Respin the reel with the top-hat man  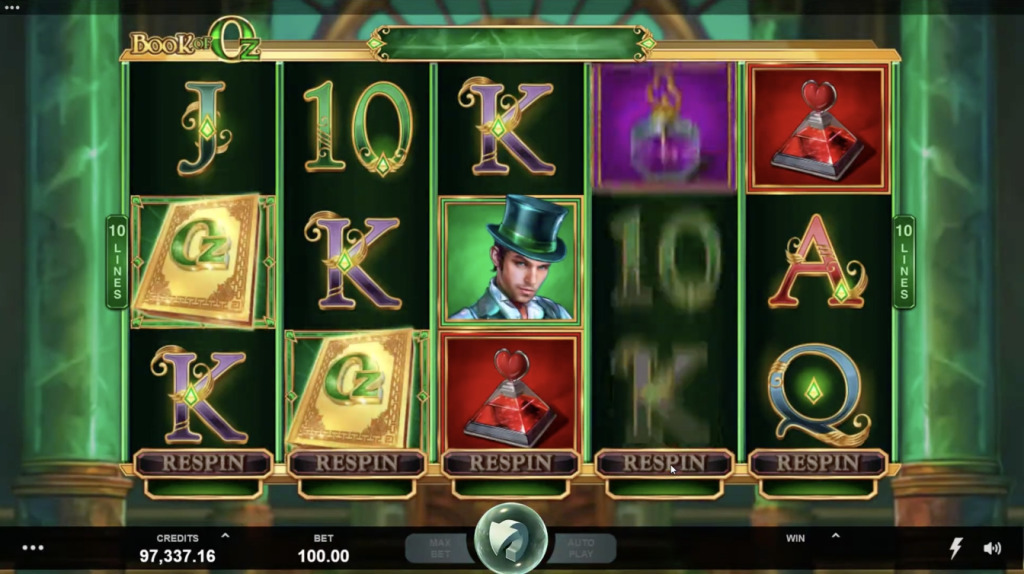510,463
